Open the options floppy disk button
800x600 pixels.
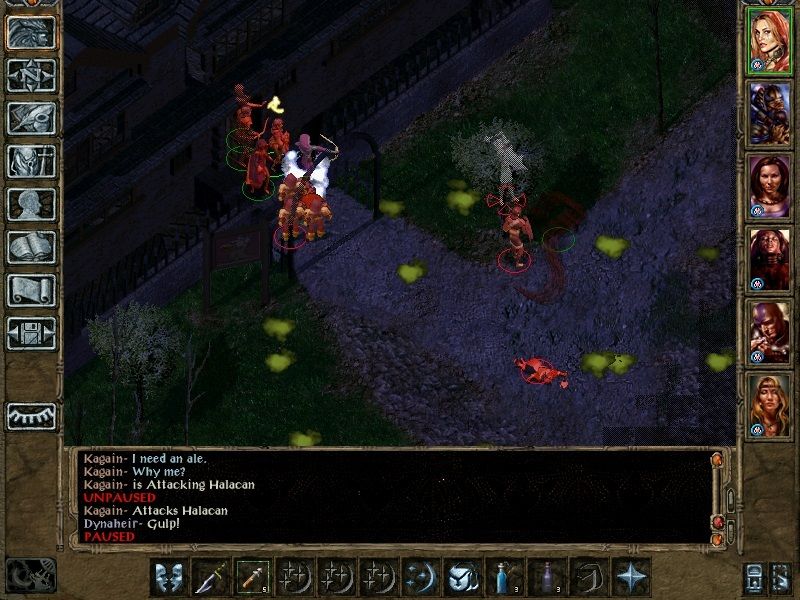click(31, 333)
